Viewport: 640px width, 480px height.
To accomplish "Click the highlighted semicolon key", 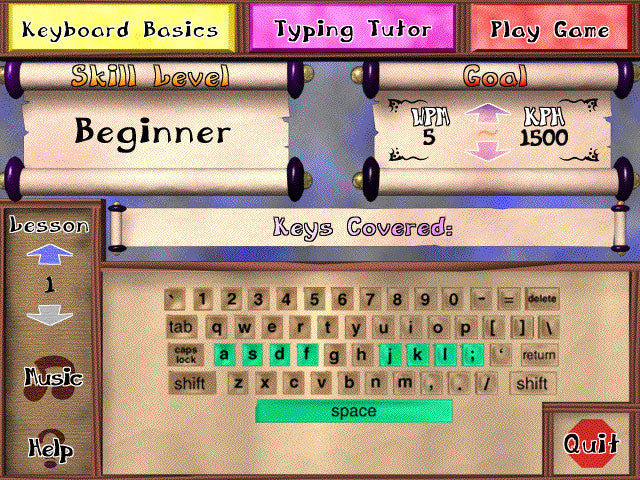I will click(x=469, y=353).
